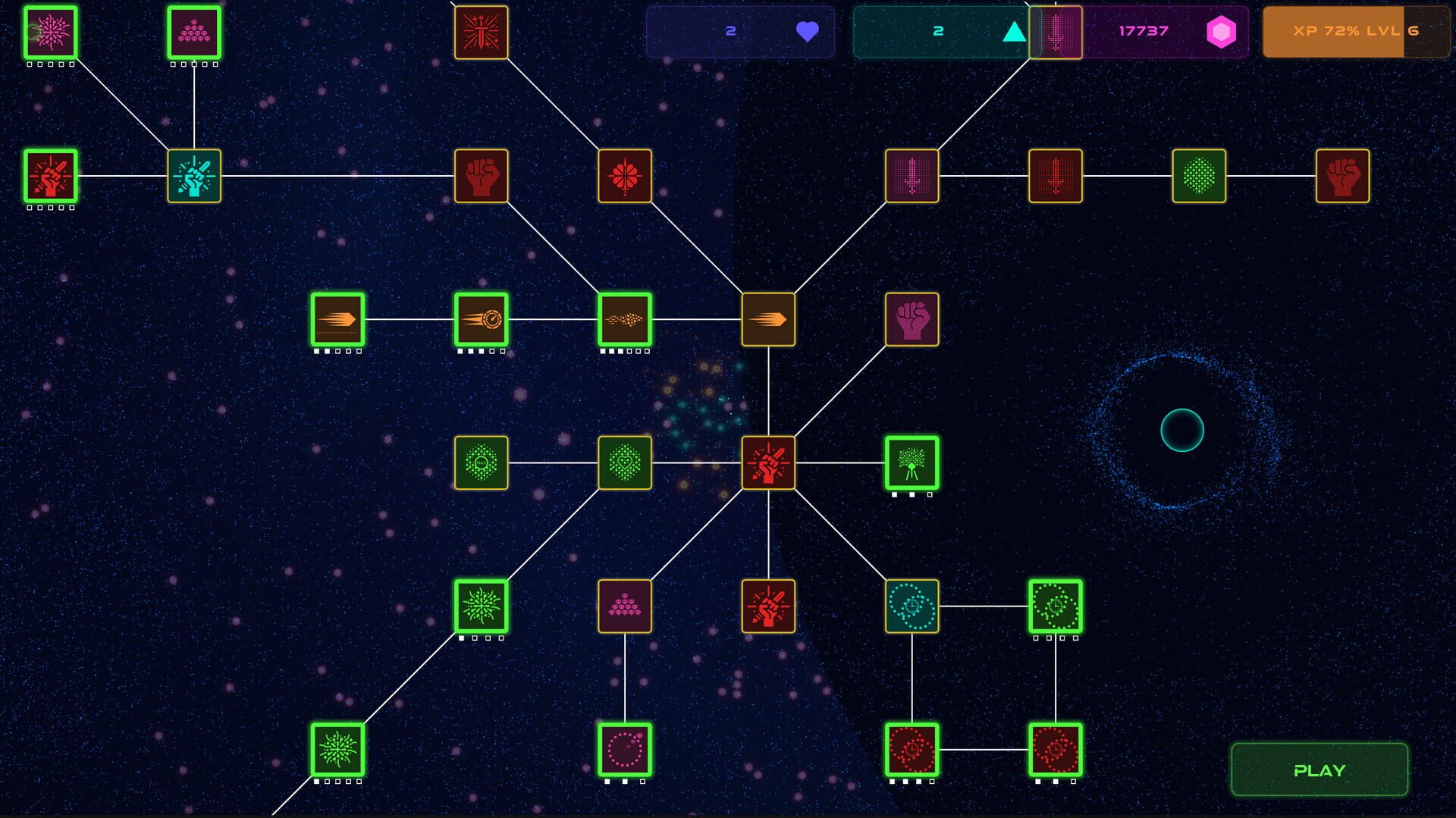Screen dimensions: 1456x818
Task: Select the teal fist-with-sword skill node
Action: click(193, 176)
